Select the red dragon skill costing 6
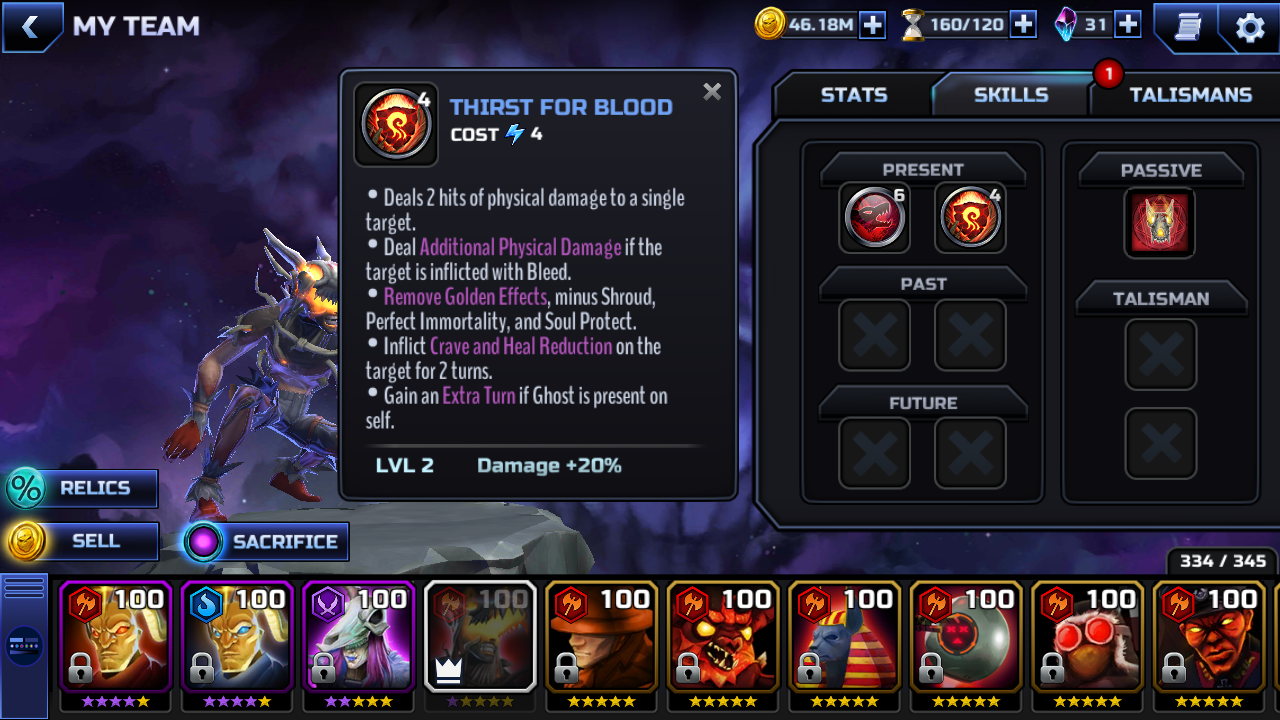 [875, 217]
